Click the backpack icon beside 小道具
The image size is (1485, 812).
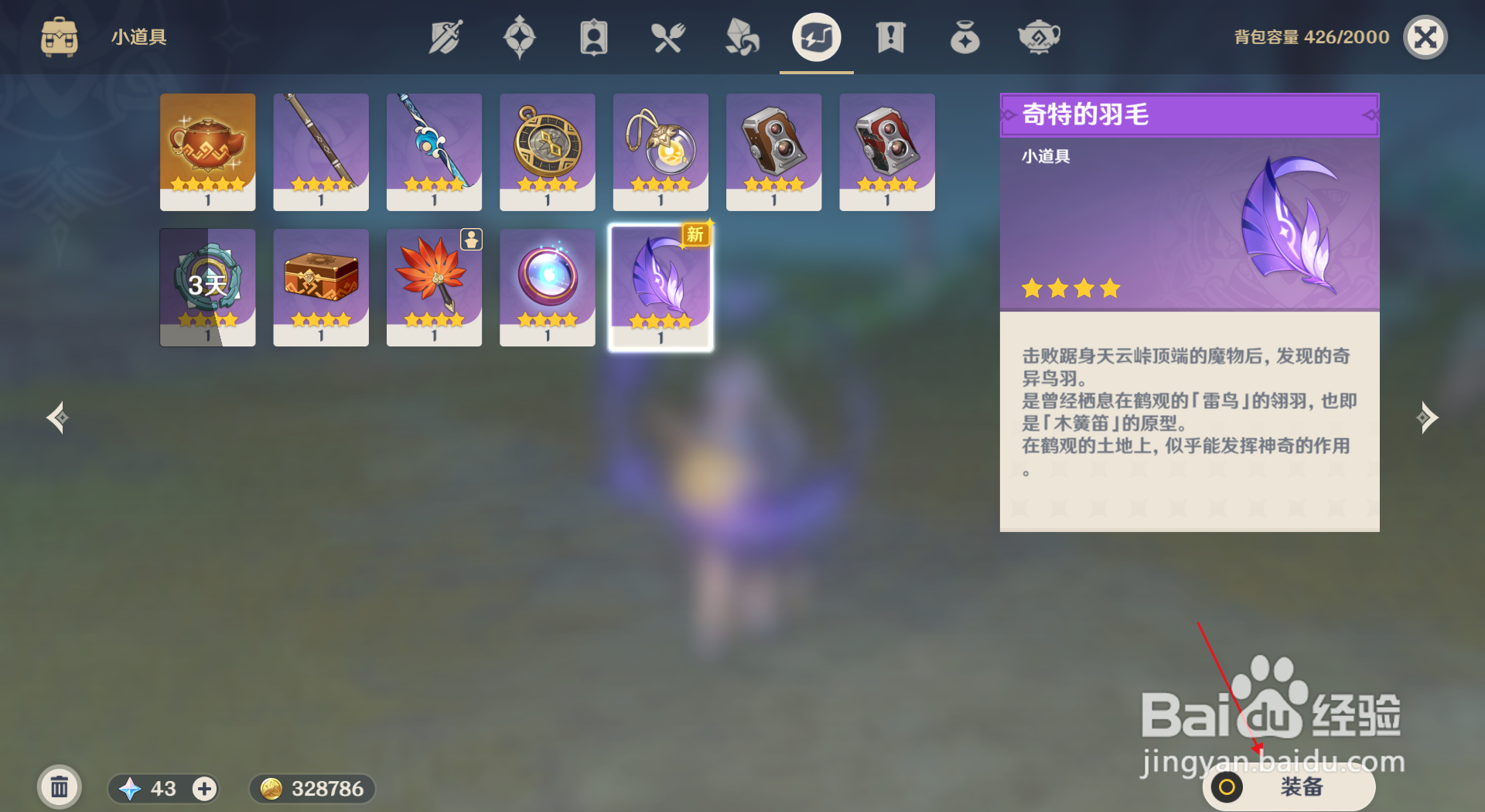click(x=59, y=36)
